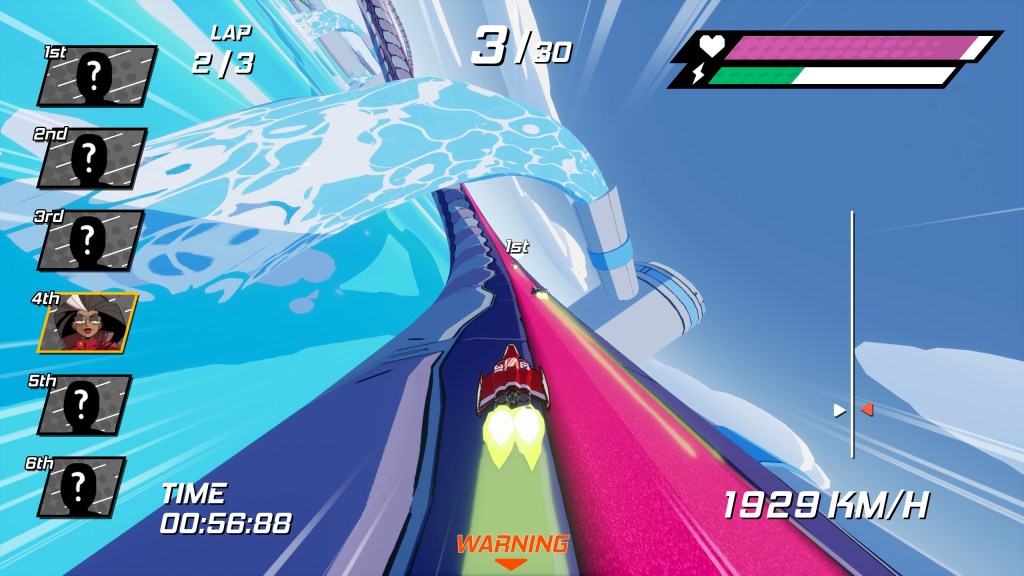Choose the 6th place racer portrait
The height and width of the screenshot is (576, 1024).
[81, 487]
